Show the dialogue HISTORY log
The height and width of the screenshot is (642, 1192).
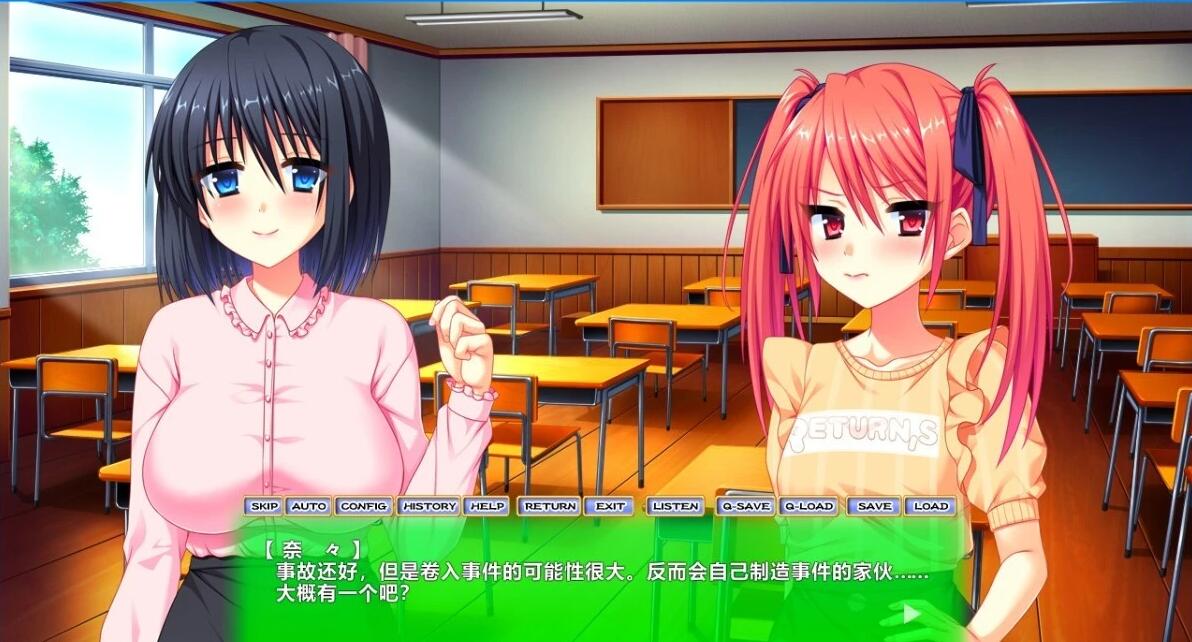point(429,506)
